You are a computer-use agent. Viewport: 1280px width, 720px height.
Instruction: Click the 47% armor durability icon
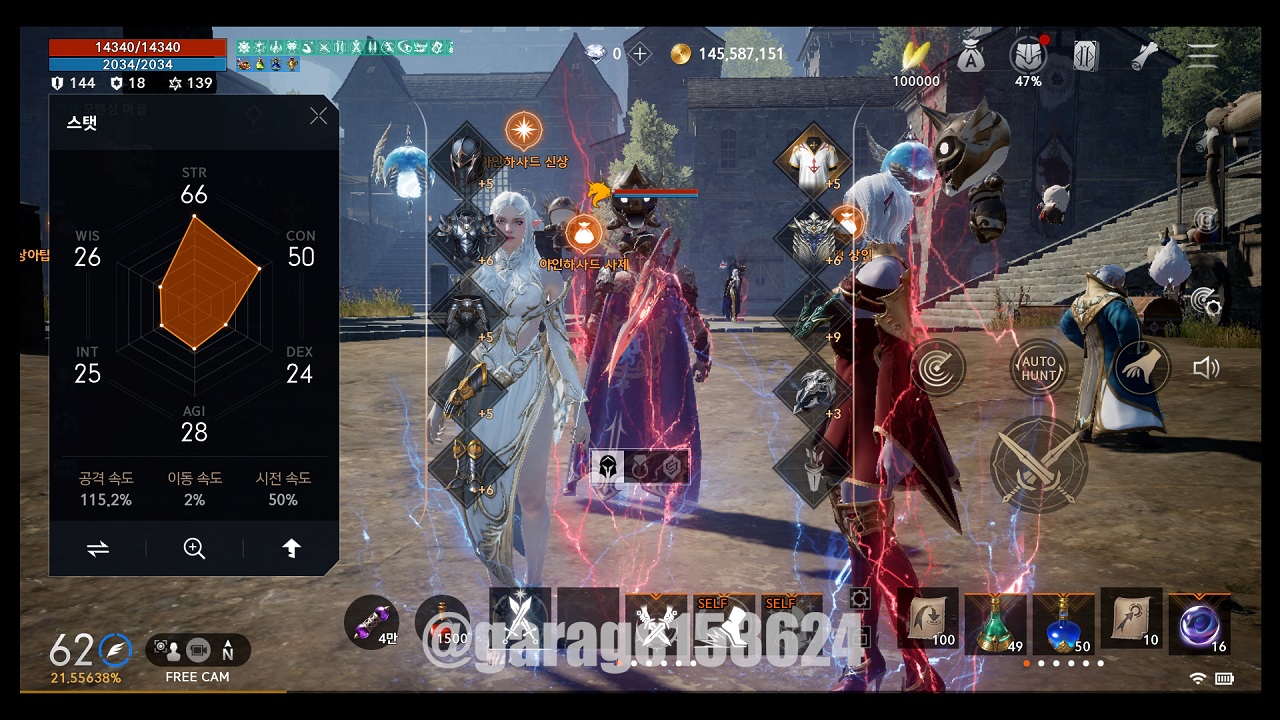click(1027, 52)
